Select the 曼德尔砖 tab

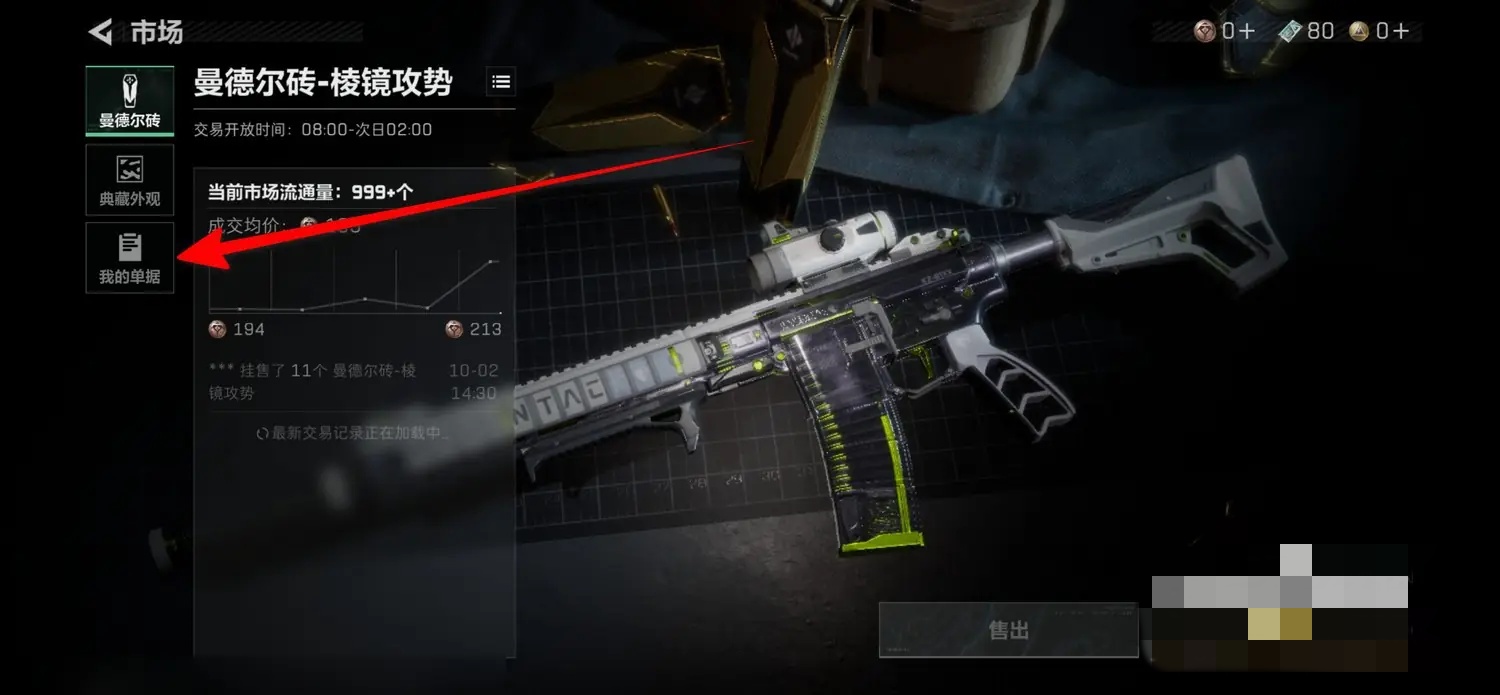click(129, 101)
